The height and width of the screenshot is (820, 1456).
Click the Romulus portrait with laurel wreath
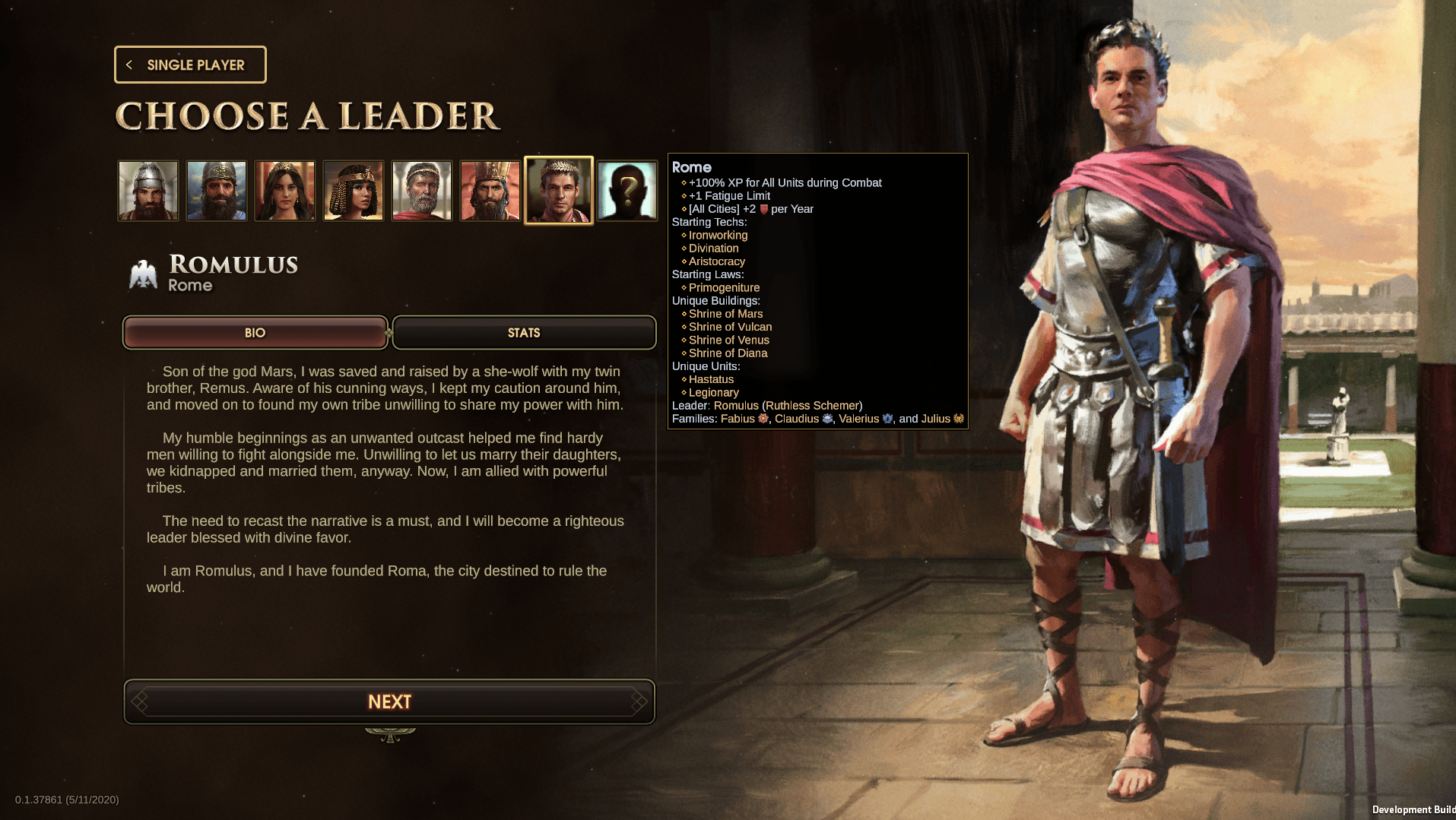tap(559, 190)
